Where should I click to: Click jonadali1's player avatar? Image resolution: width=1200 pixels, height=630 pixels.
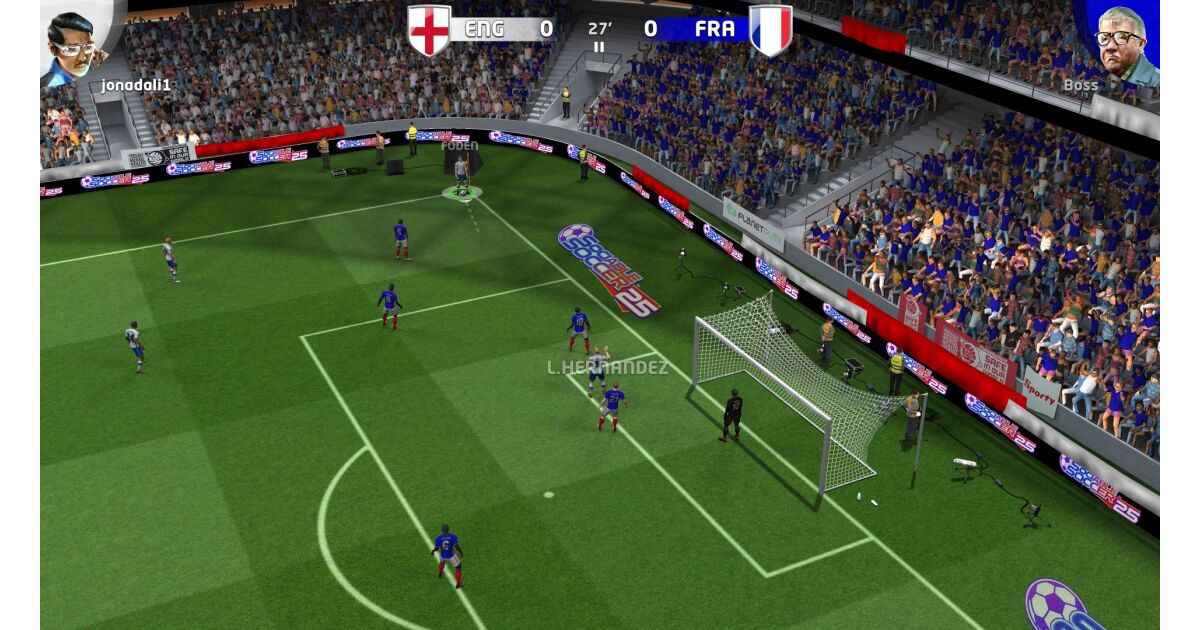pos(76,42)
